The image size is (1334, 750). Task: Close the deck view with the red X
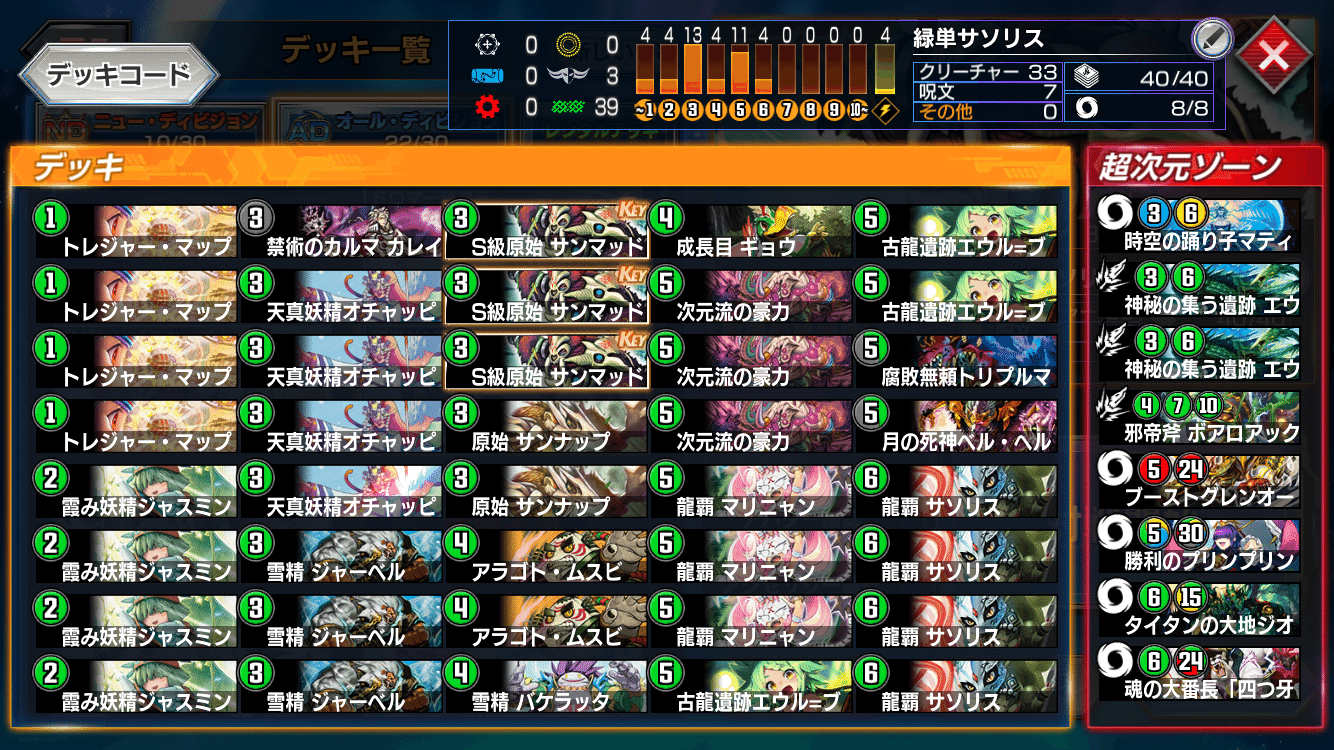pos(1273,57)
